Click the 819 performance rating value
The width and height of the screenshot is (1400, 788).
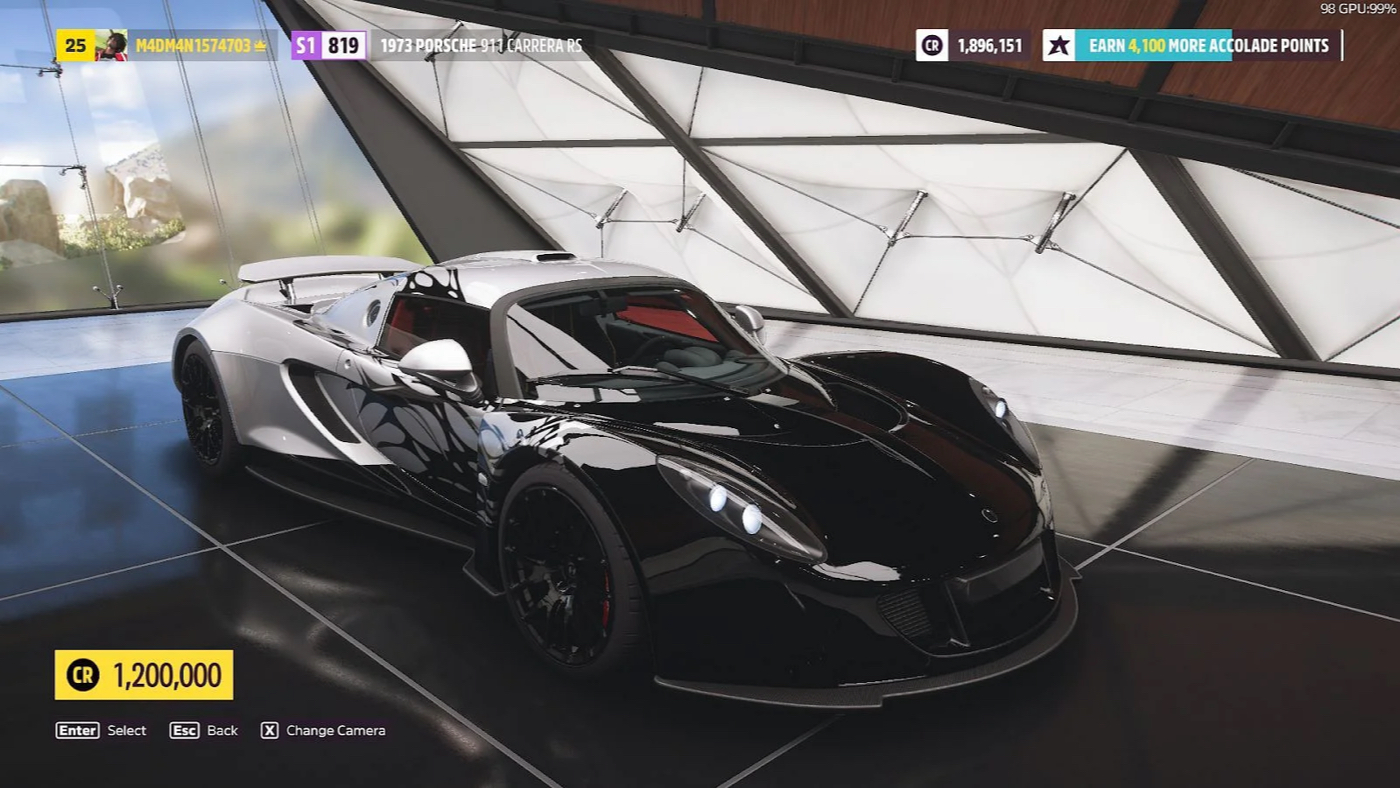pos(343,44)
